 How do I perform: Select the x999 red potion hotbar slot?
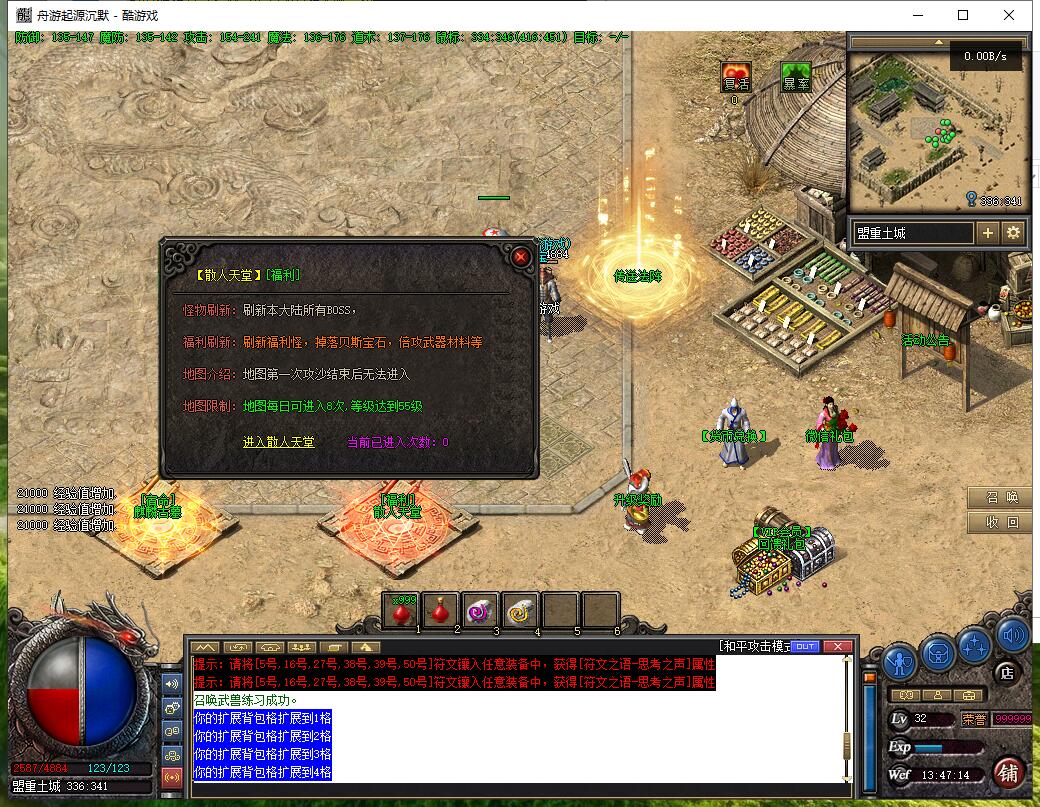point(402,610)
